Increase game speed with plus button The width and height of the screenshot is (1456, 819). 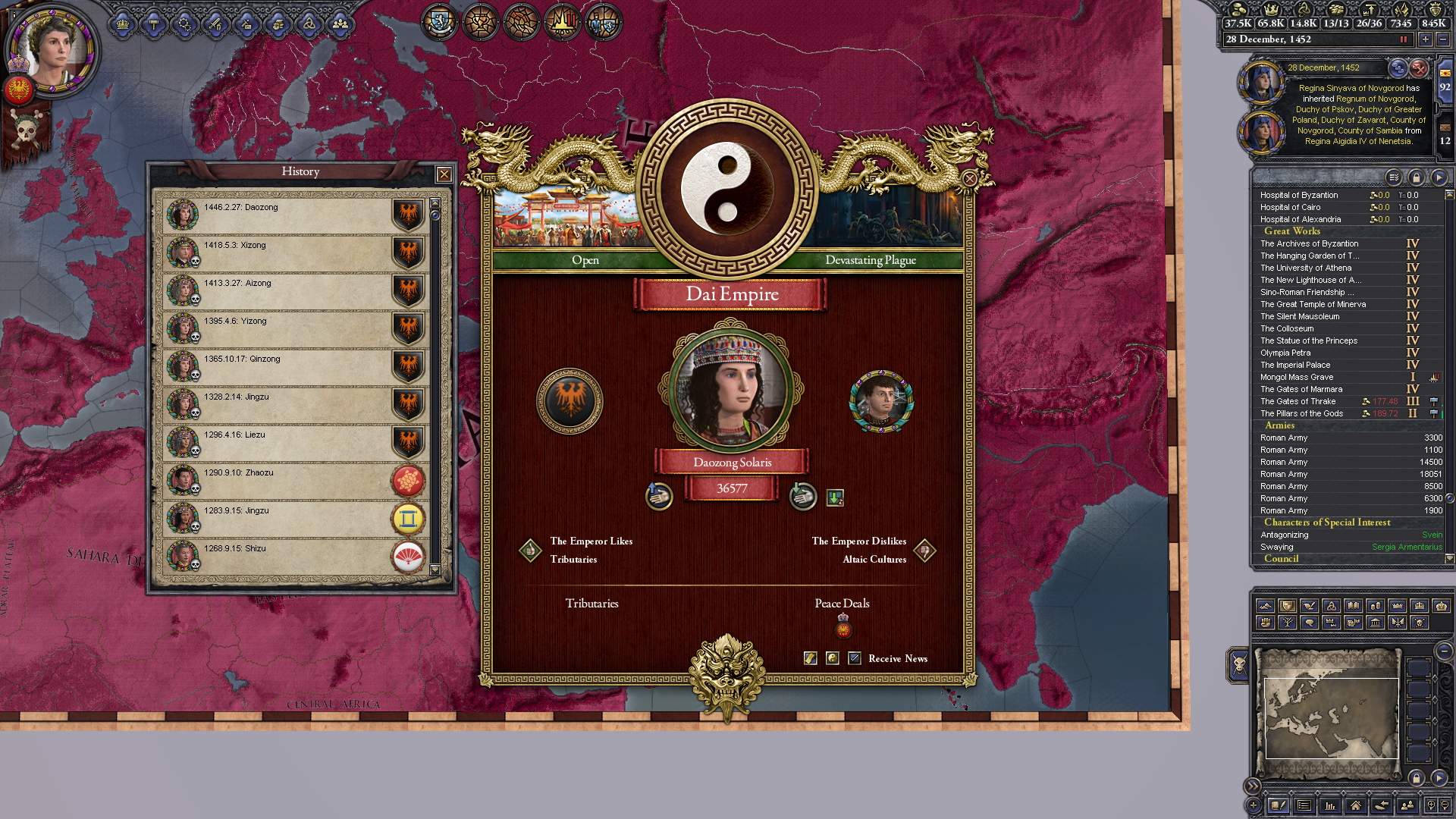1426,39
